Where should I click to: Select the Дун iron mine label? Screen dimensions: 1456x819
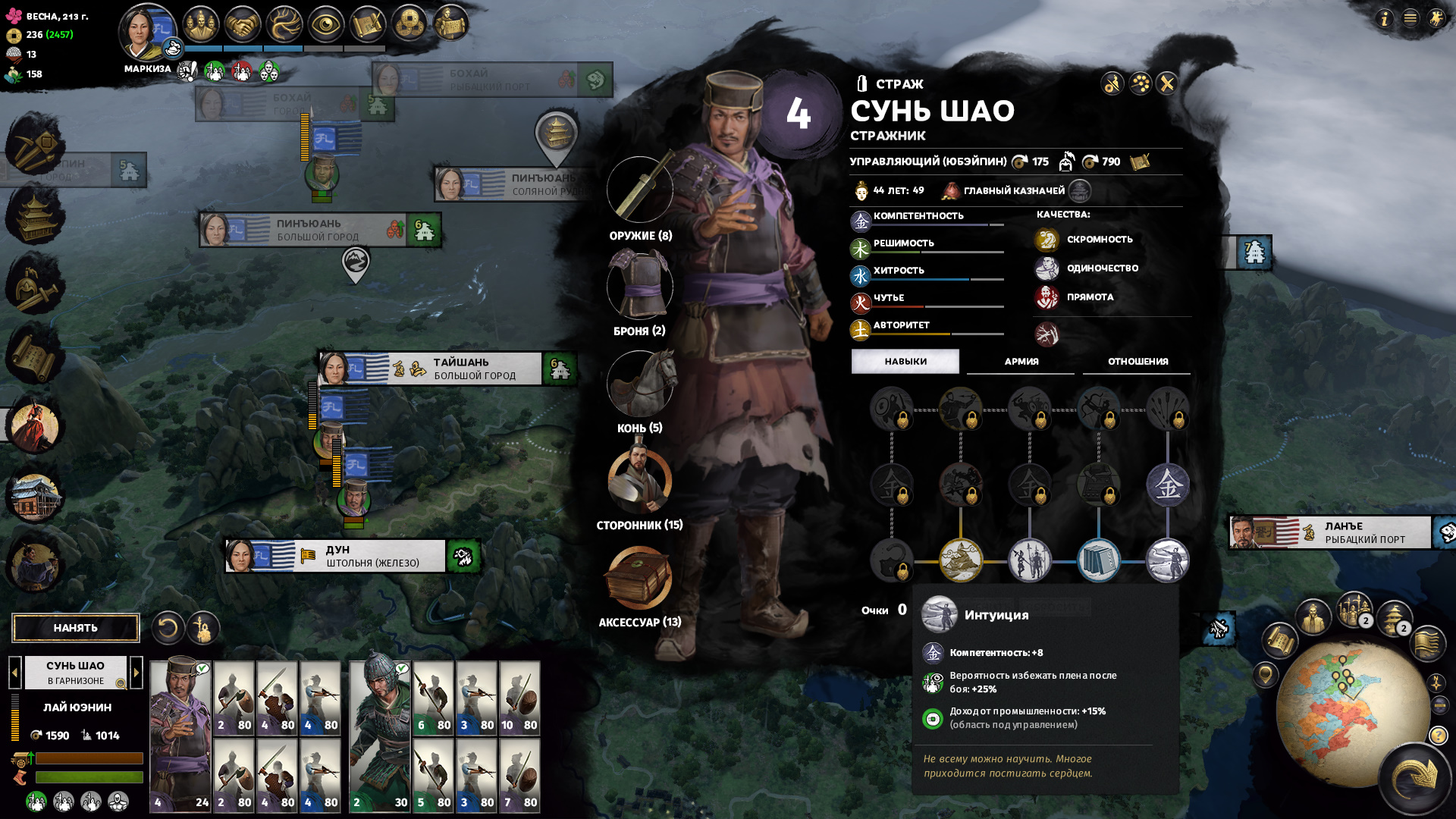(x=372, y=556)
